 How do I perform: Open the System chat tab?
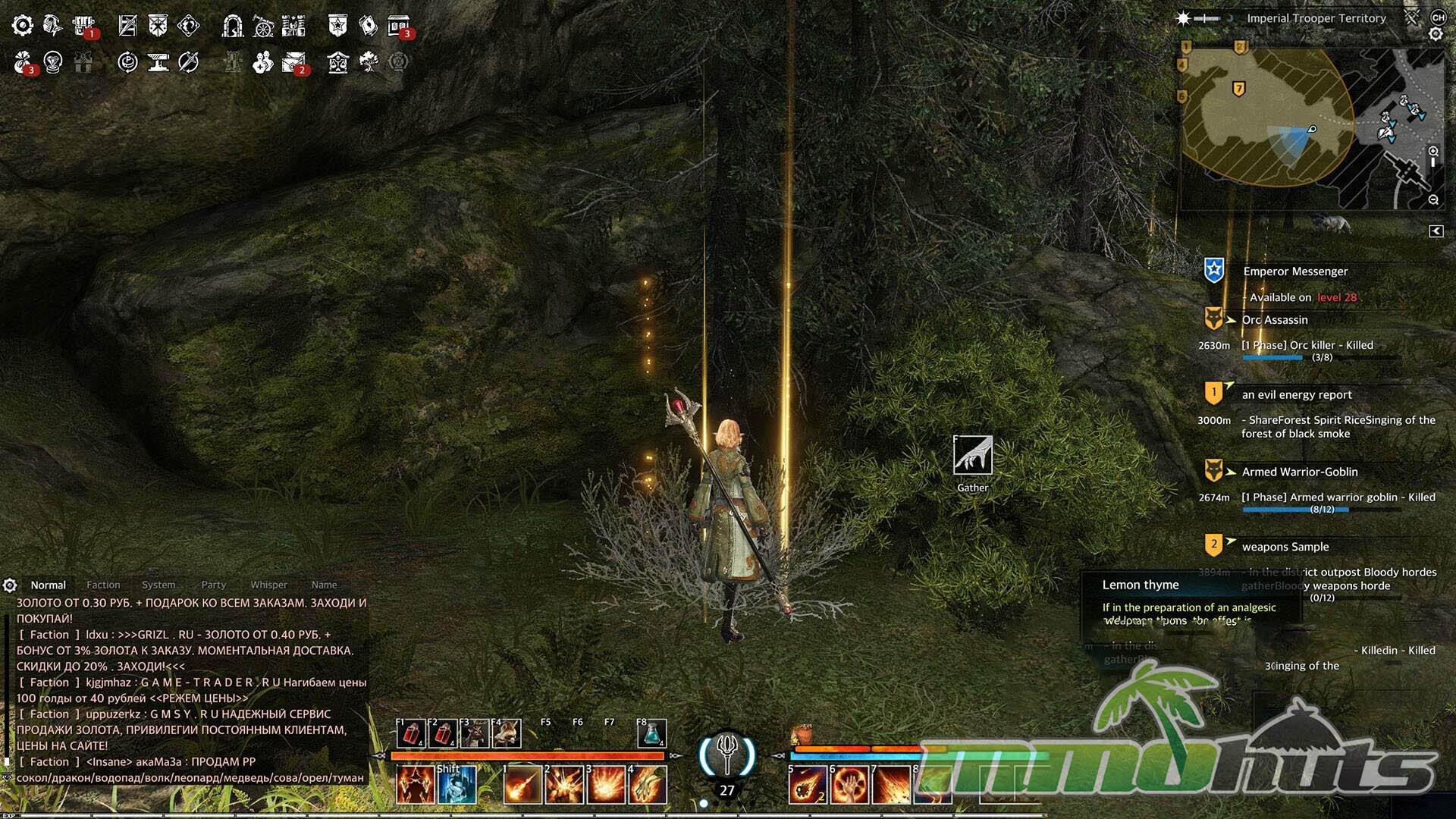point(158,585)
